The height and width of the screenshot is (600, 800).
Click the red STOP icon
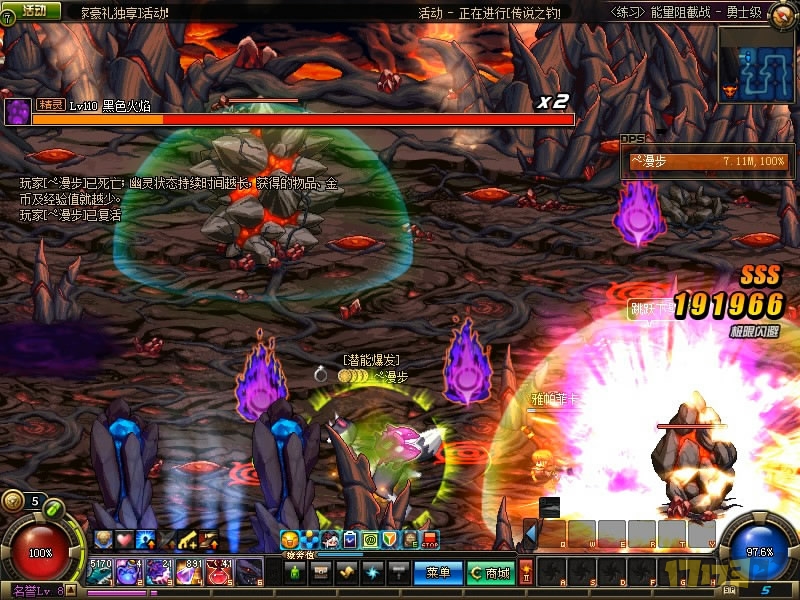[x=431, y=540]
